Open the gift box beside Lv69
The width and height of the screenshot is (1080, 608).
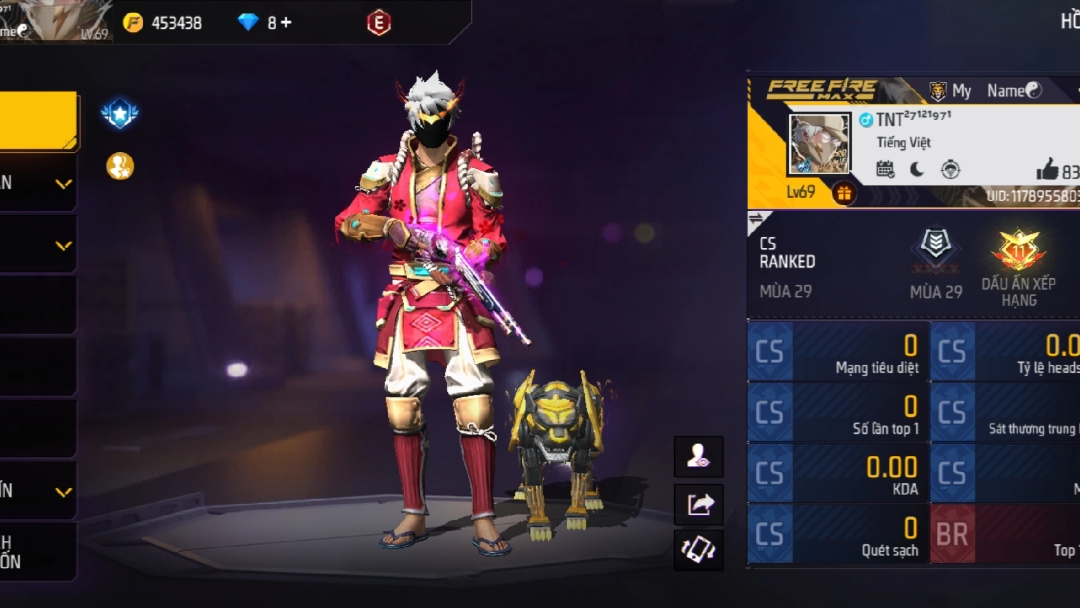[844, 193]
